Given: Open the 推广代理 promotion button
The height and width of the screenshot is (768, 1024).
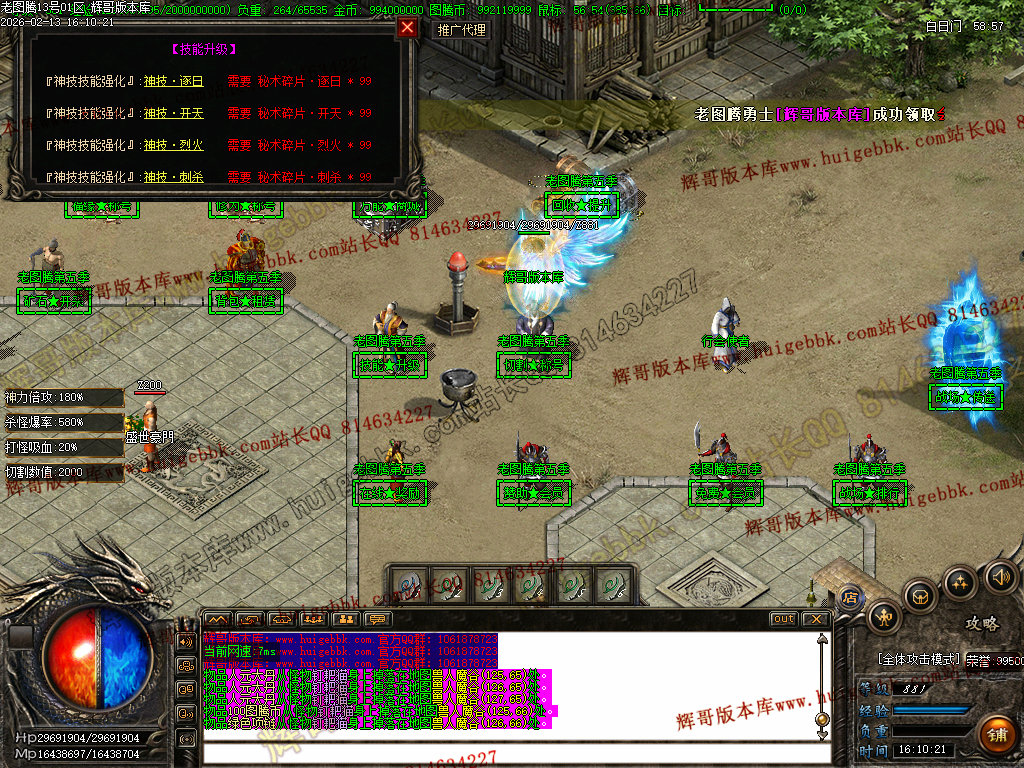Looking at the screenshot, I should (462, 30).
